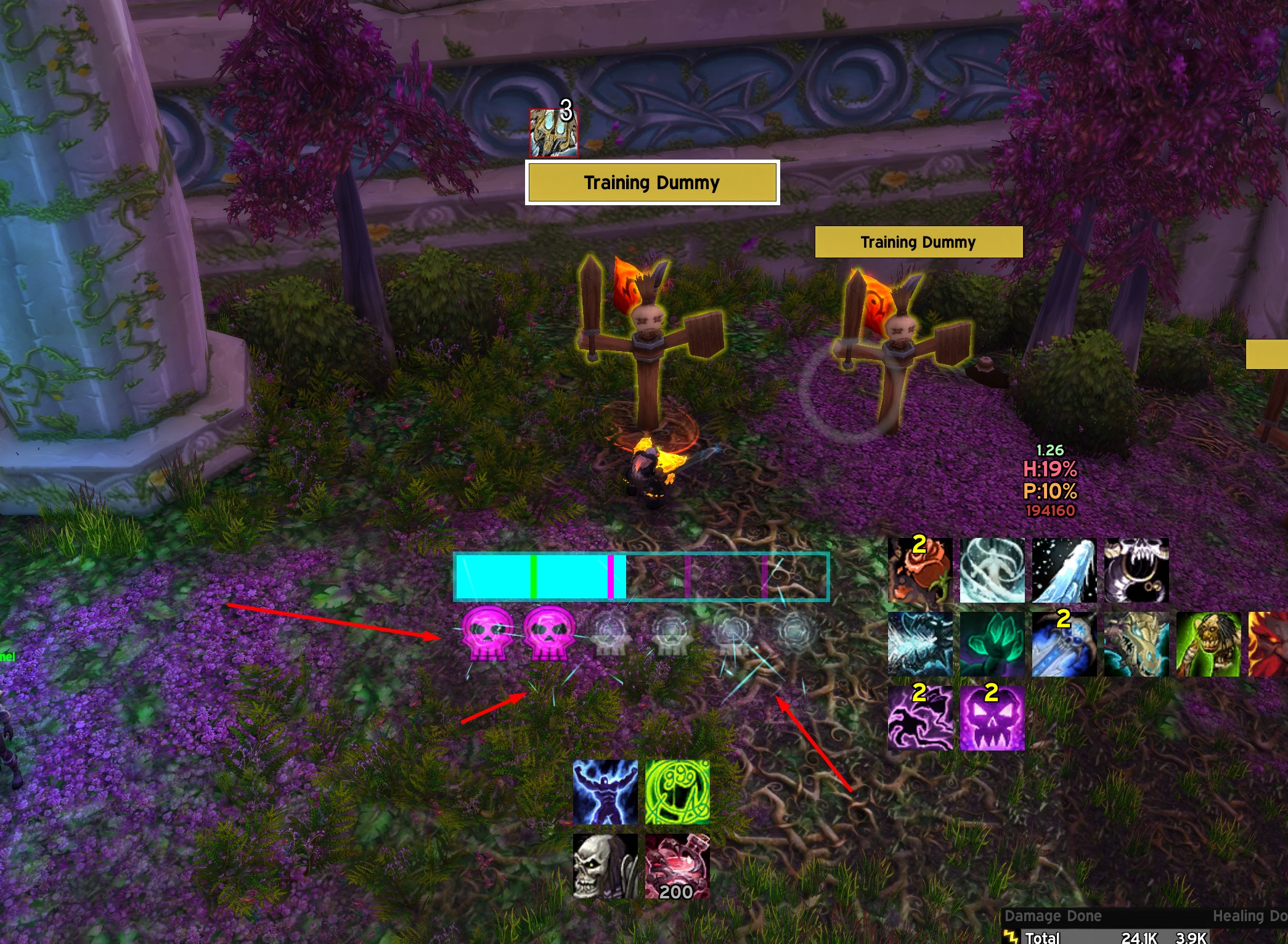
Task: Use the swirling frost figure ability
Action: [992, 570]
